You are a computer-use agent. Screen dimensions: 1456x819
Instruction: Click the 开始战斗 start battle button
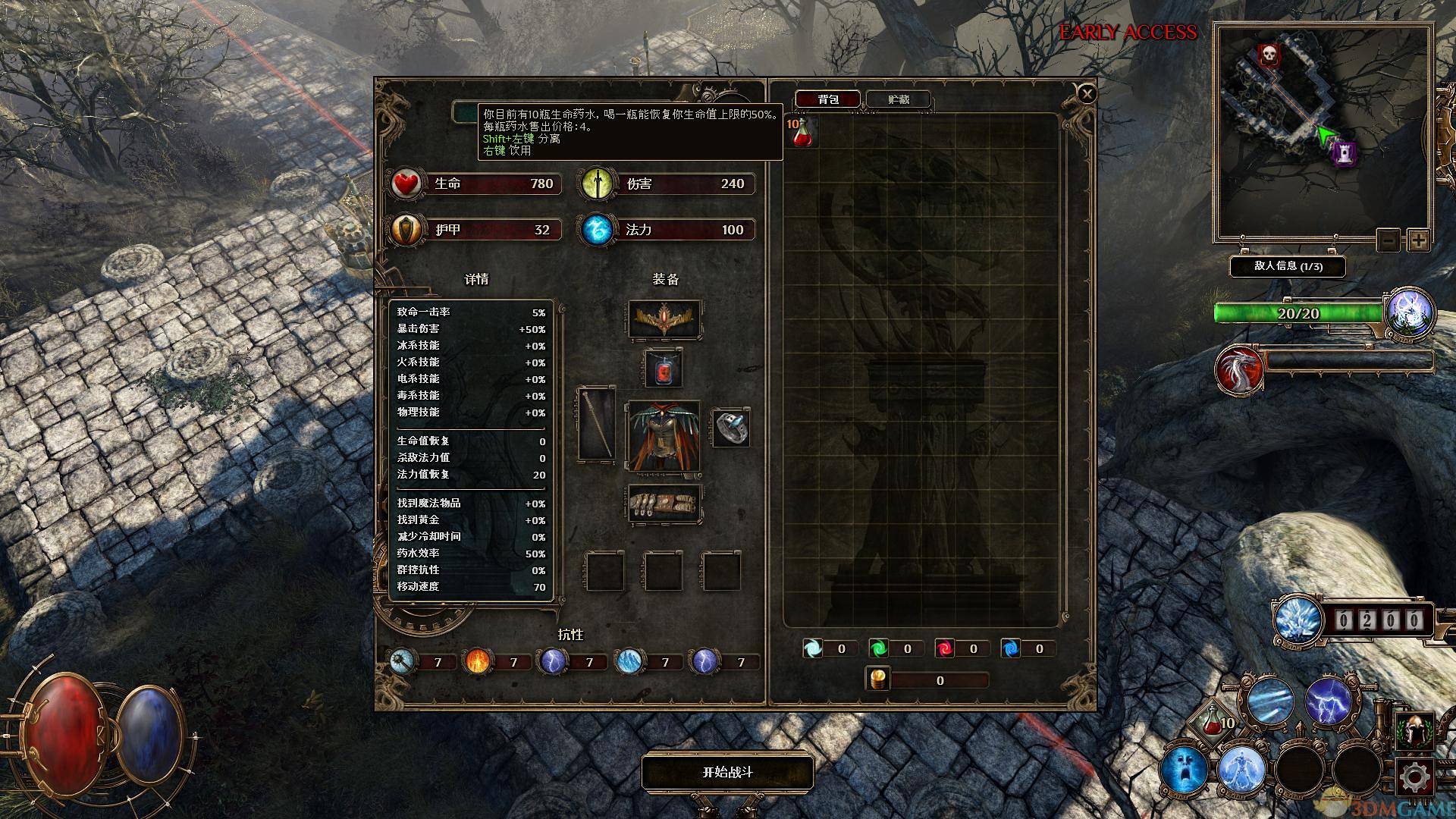pos(727,772)
